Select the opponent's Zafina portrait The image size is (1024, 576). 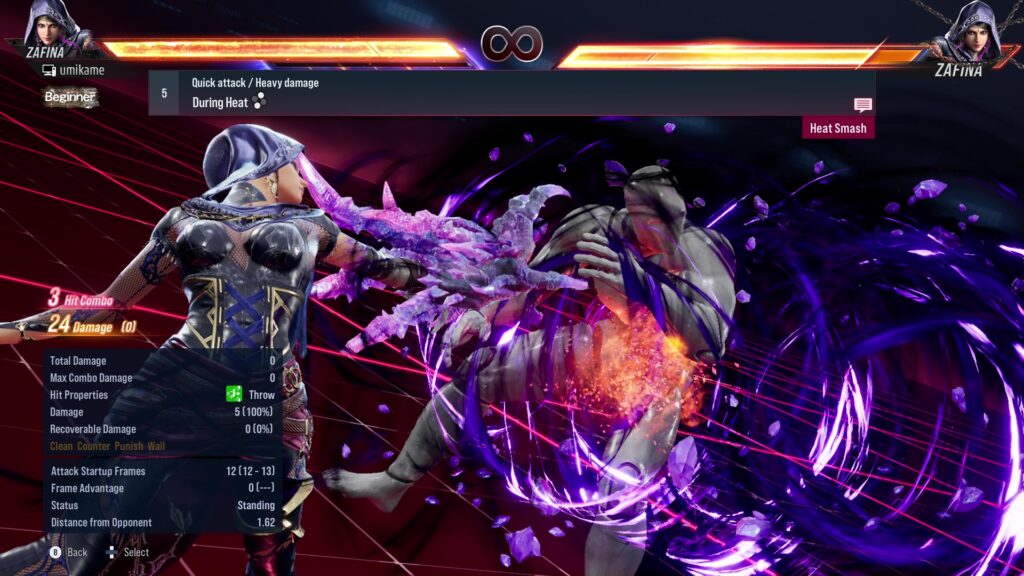[968, 30]
